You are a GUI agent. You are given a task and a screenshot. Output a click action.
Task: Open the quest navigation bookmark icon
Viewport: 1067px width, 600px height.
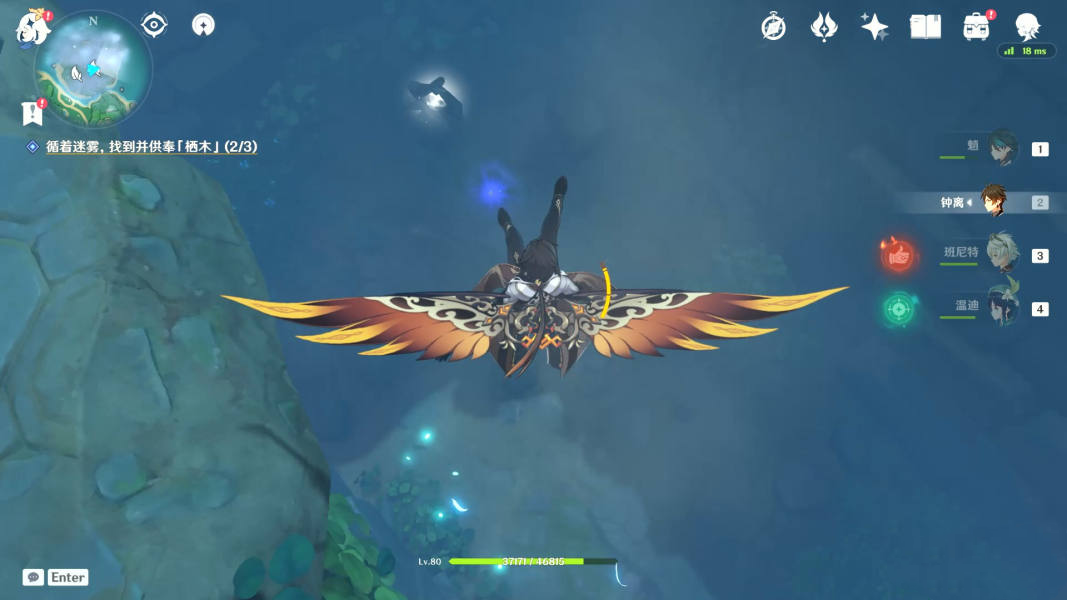(31, 113)
